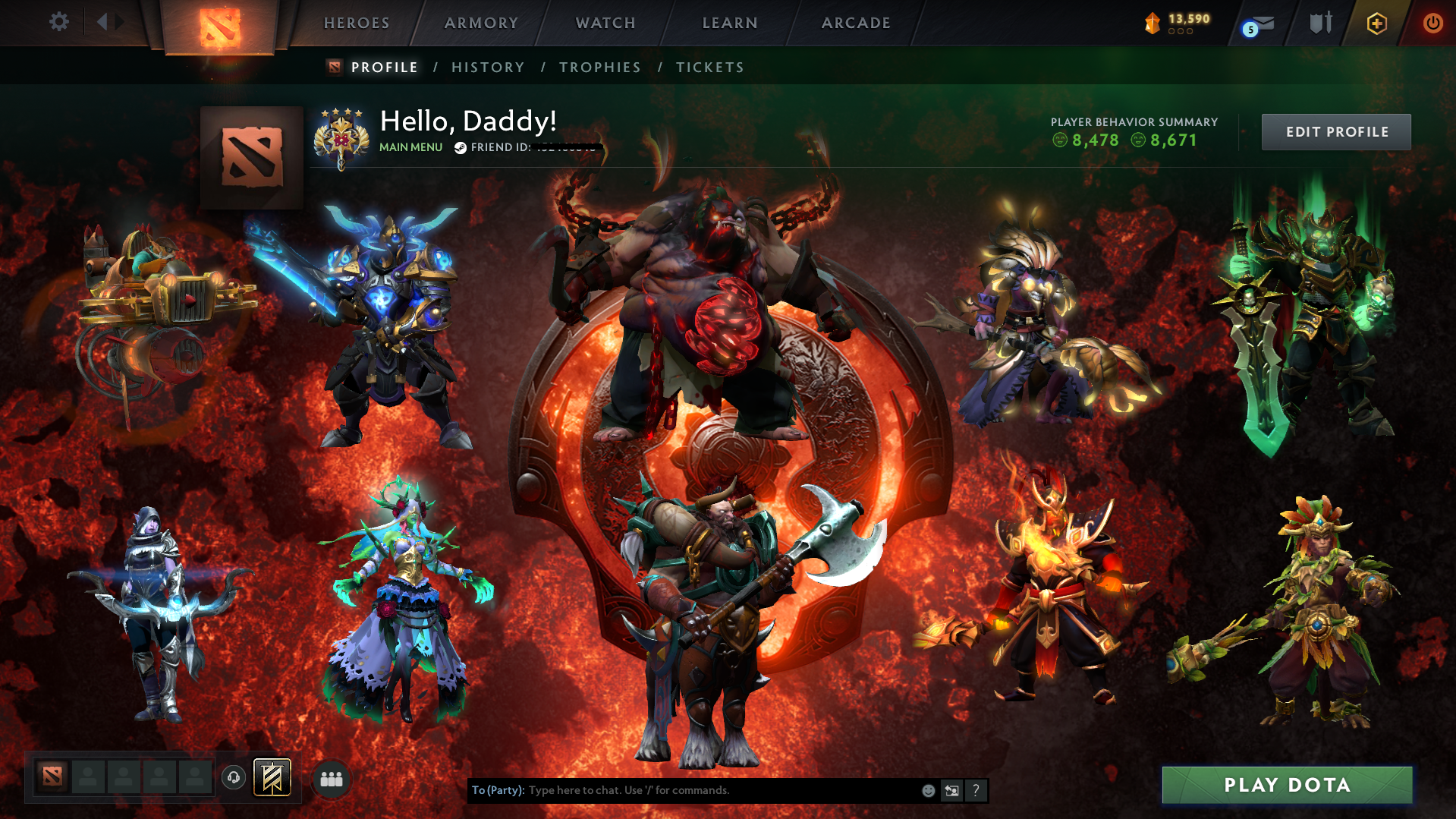Screen dimensions: 1456x819
Task: Click the forward navigation arrow at top left
Action: click(x=118, y=22)
